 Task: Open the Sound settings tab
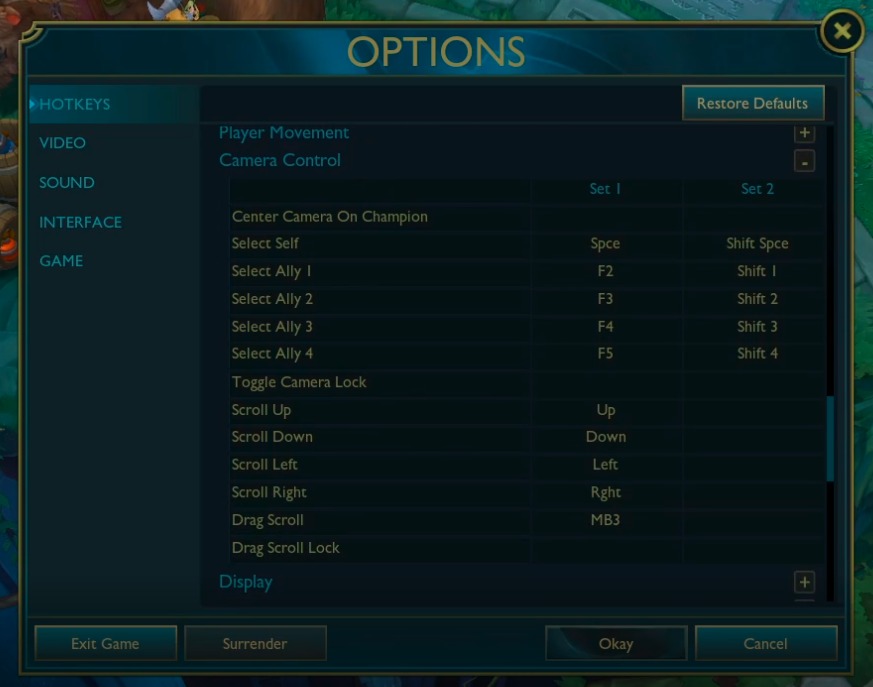tap(66, 183)
